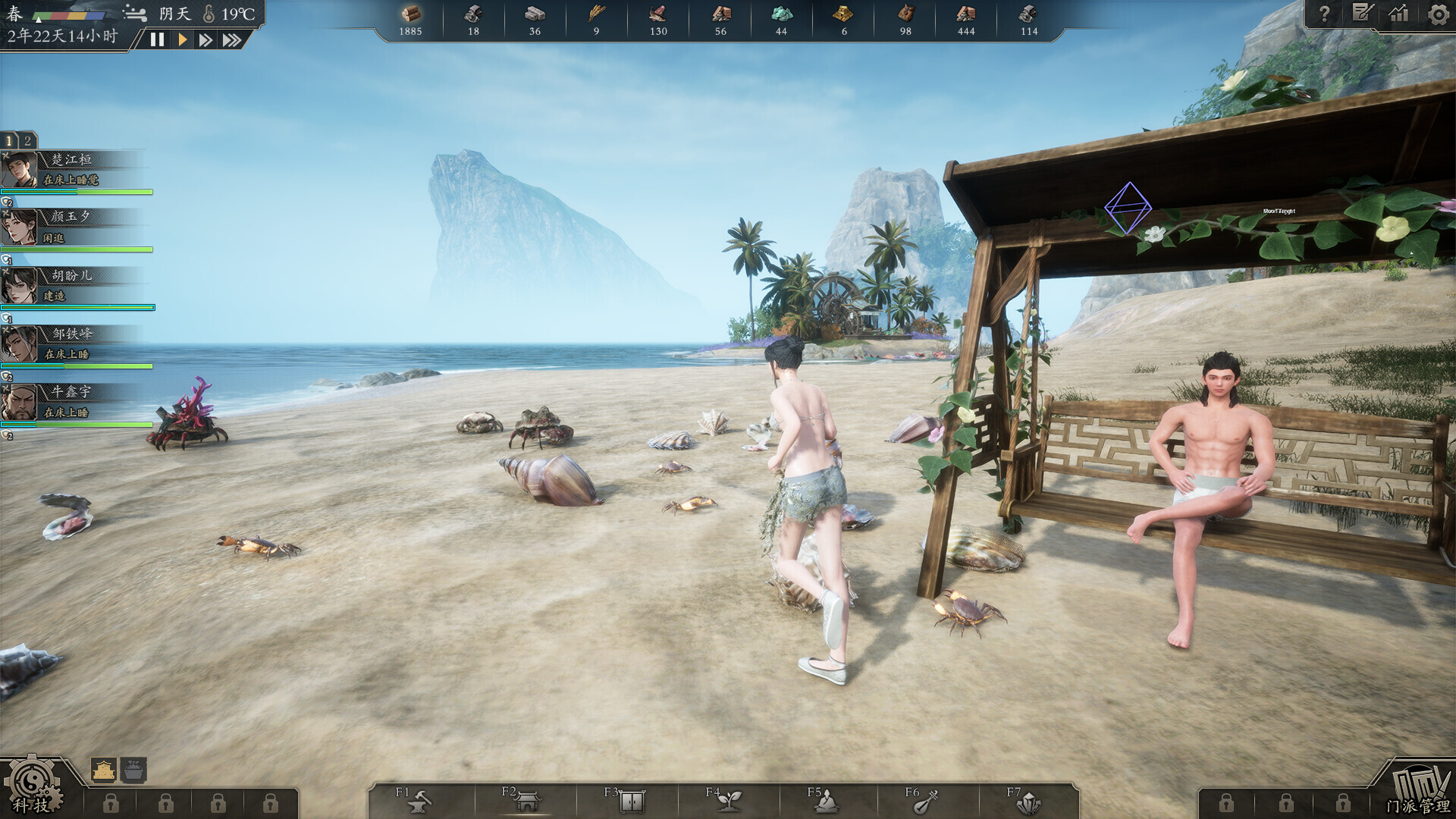Screen dimensions: 1456x819
Task: Select disciple 颜玉夕 portrait
Action: [20, 227]
